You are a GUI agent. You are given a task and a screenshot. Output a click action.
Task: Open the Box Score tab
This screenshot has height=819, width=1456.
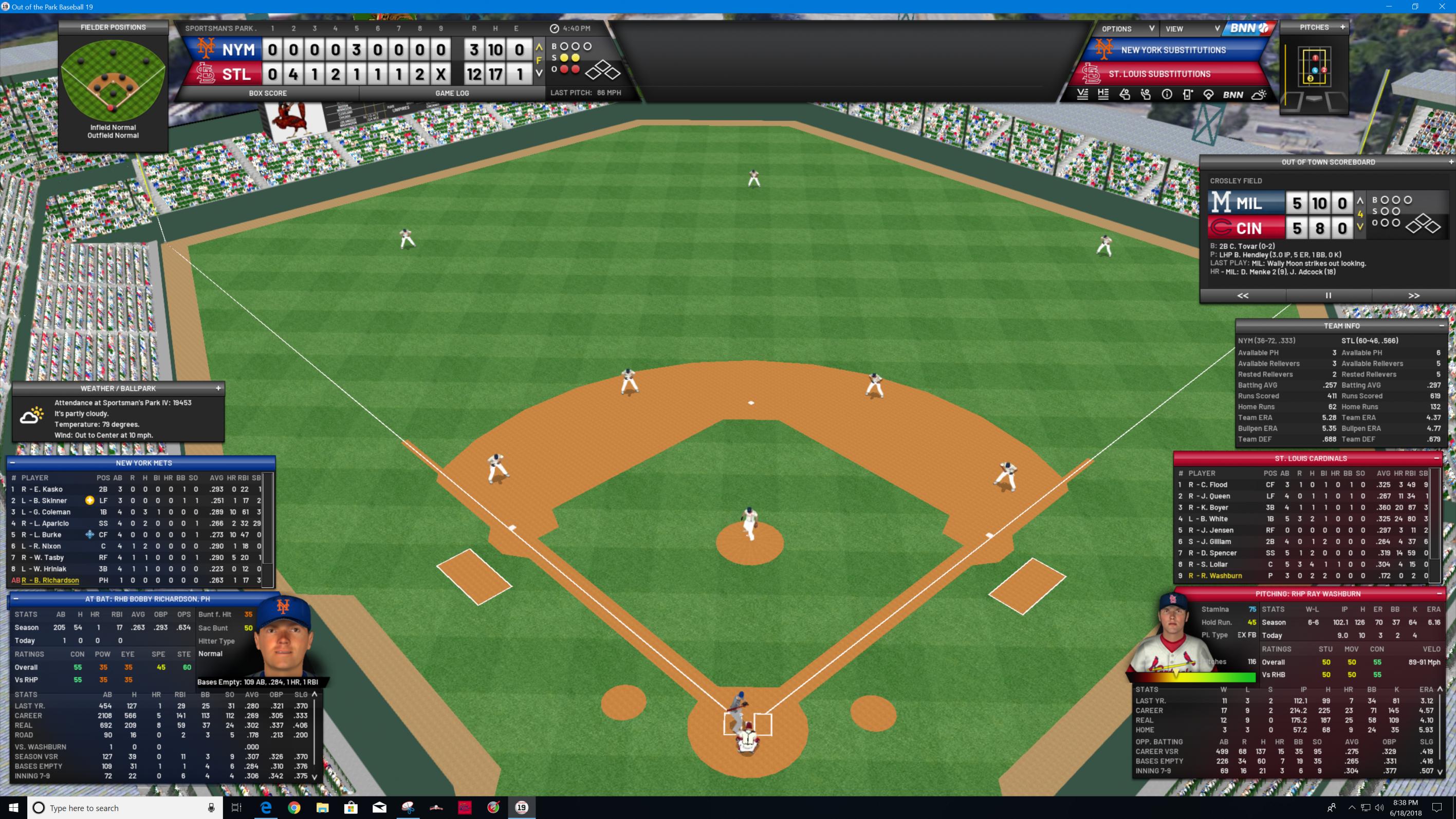(267, 94)
